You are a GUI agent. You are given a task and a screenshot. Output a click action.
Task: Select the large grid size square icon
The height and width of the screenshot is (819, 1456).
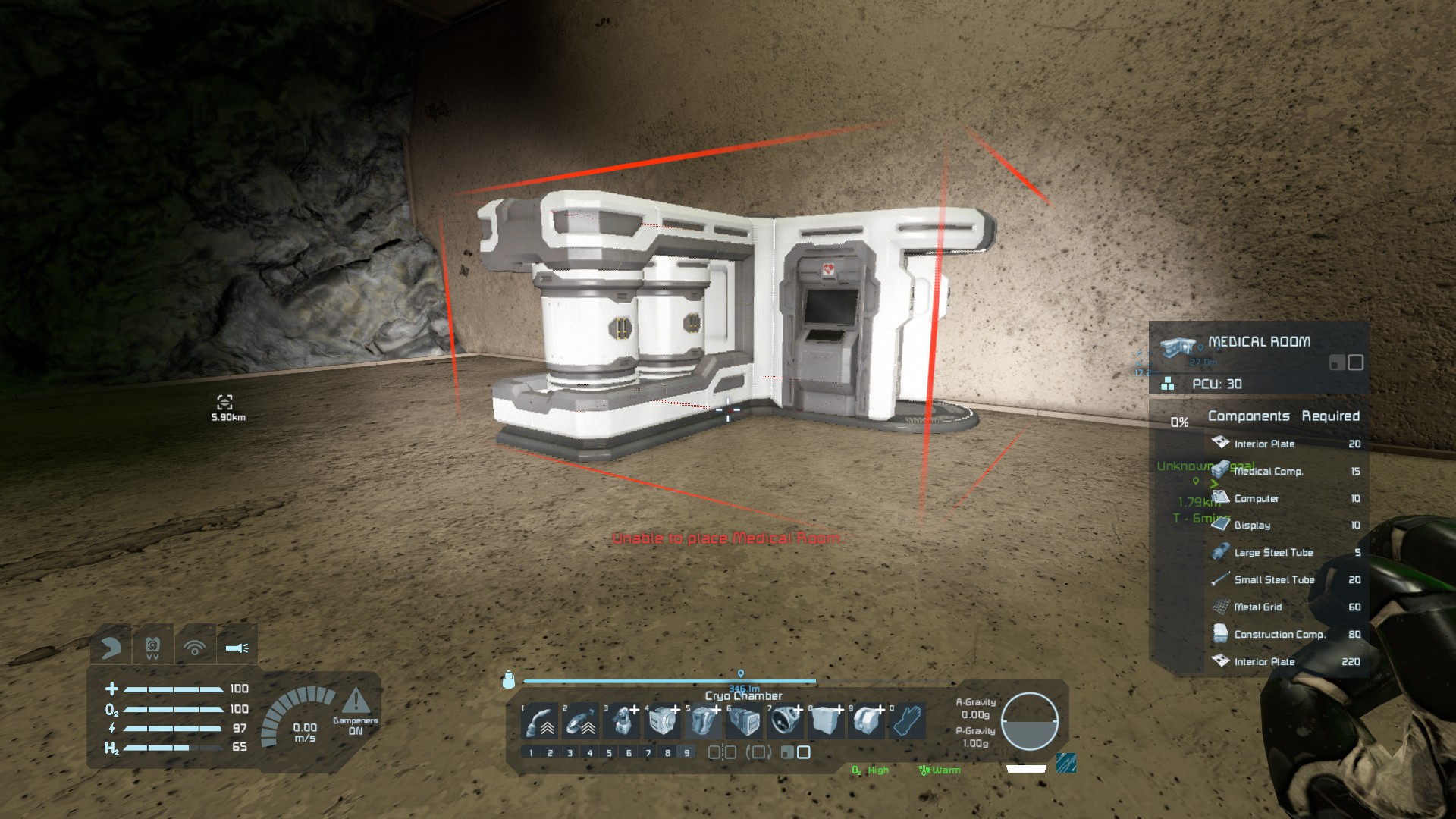coord(804,752)
